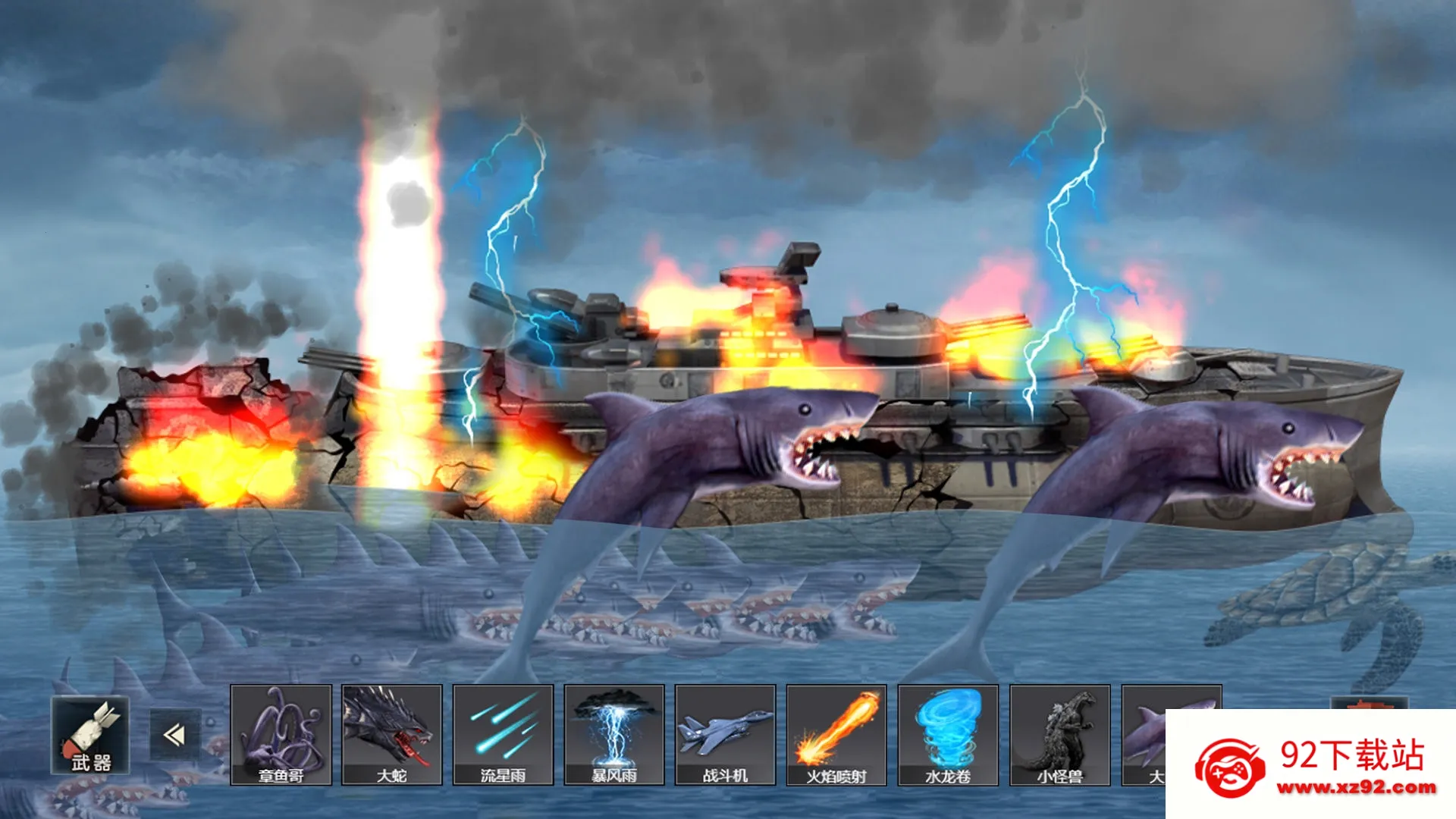The width and height of the screenshot is (1456, 819).
Task: Activate the 流星雨 meteor shower
Action: coord(503,734)
